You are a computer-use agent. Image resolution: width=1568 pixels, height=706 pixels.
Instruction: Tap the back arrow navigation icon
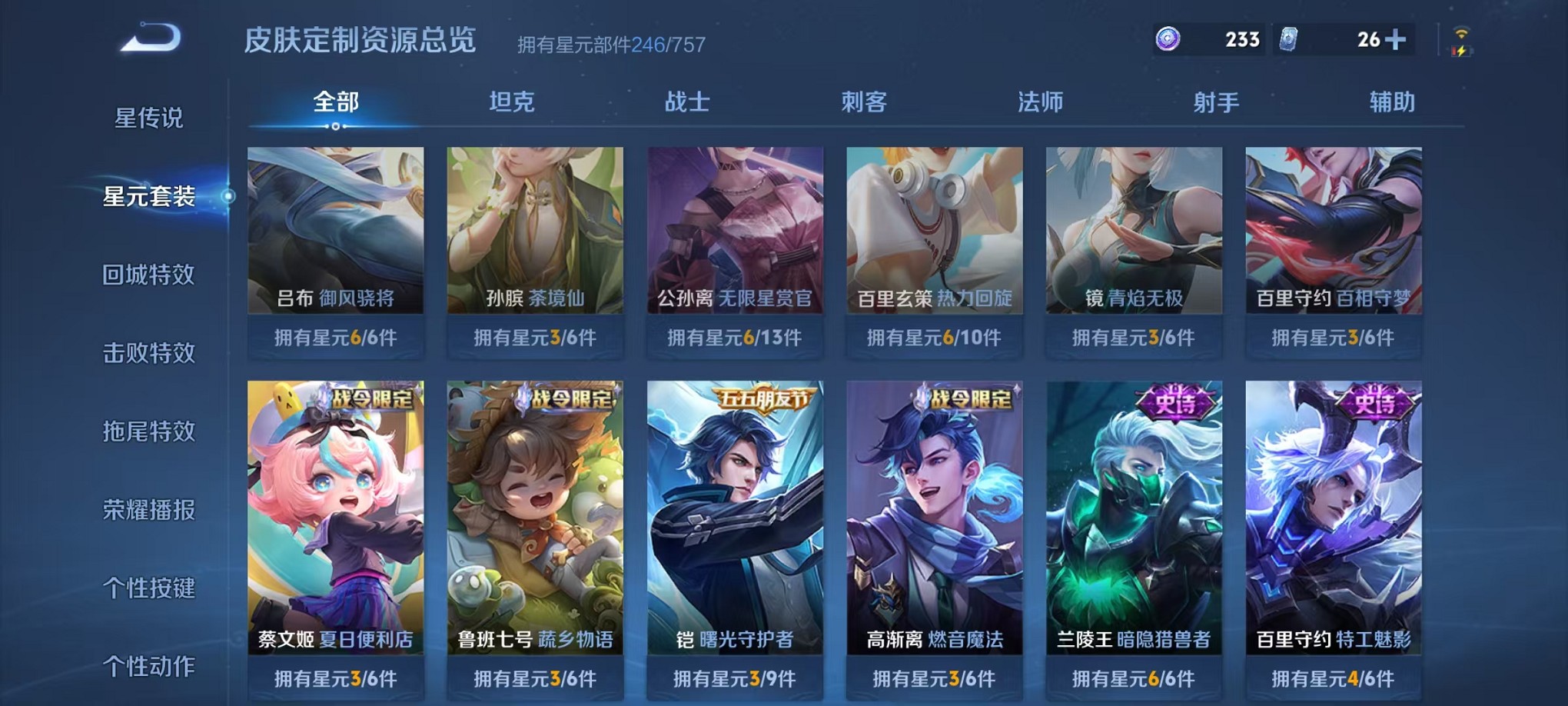(151, 37)
